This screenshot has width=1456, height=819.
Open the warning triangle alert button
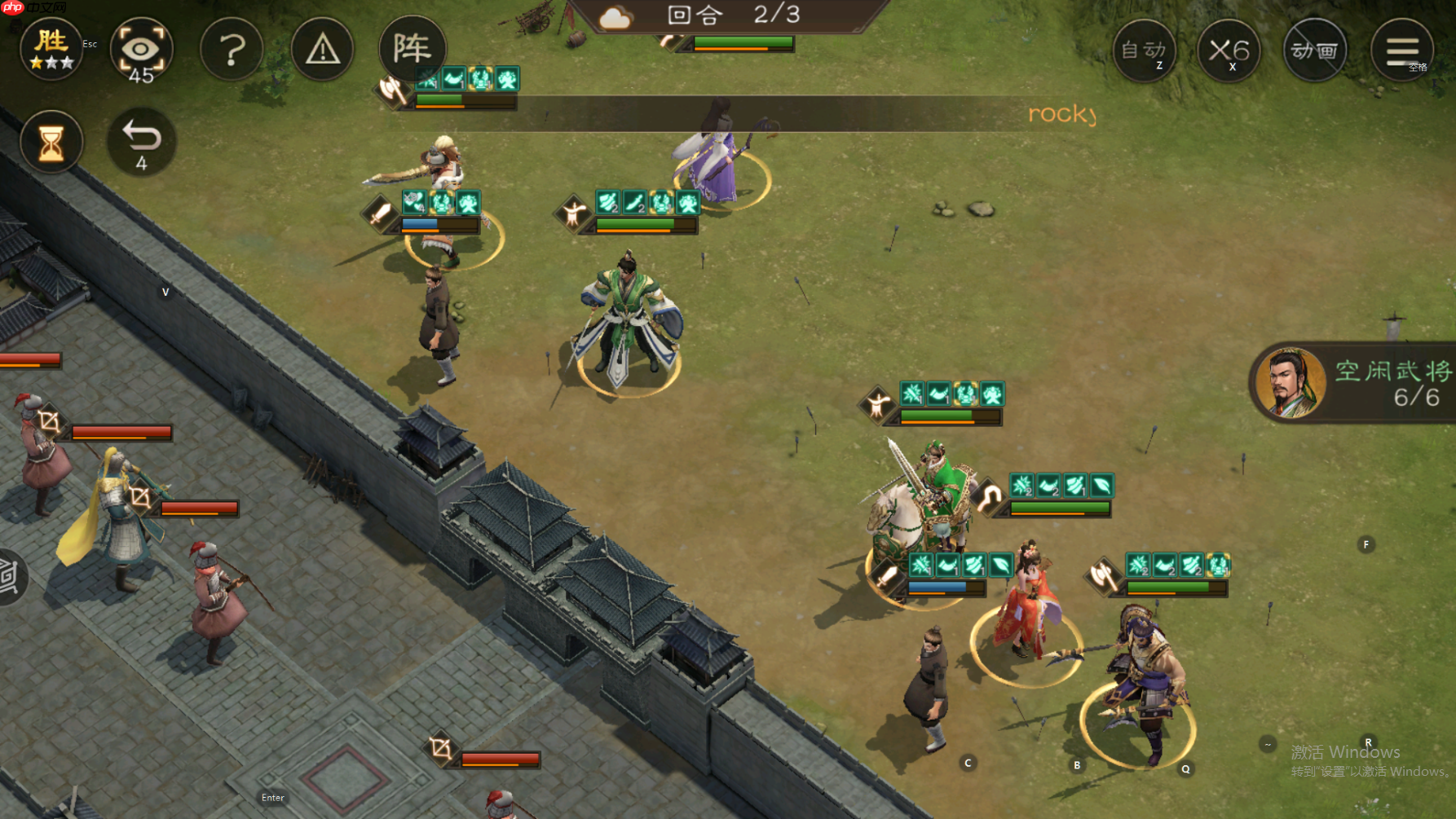tap(323, 50)
